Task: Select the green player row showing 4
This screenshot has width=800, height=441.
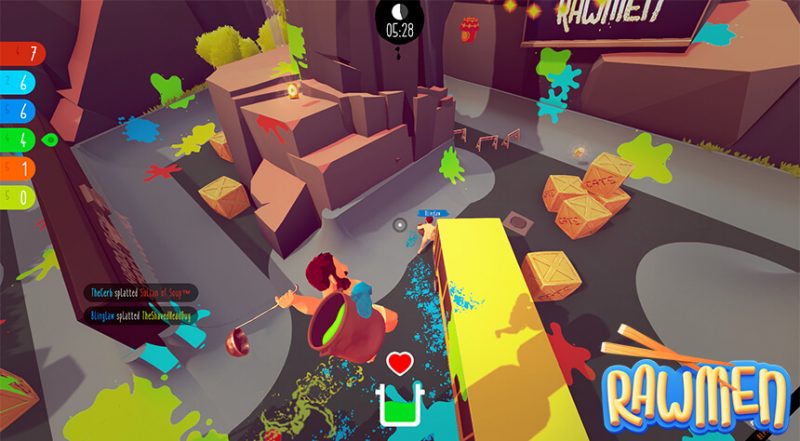Action: tap(18, 138)
